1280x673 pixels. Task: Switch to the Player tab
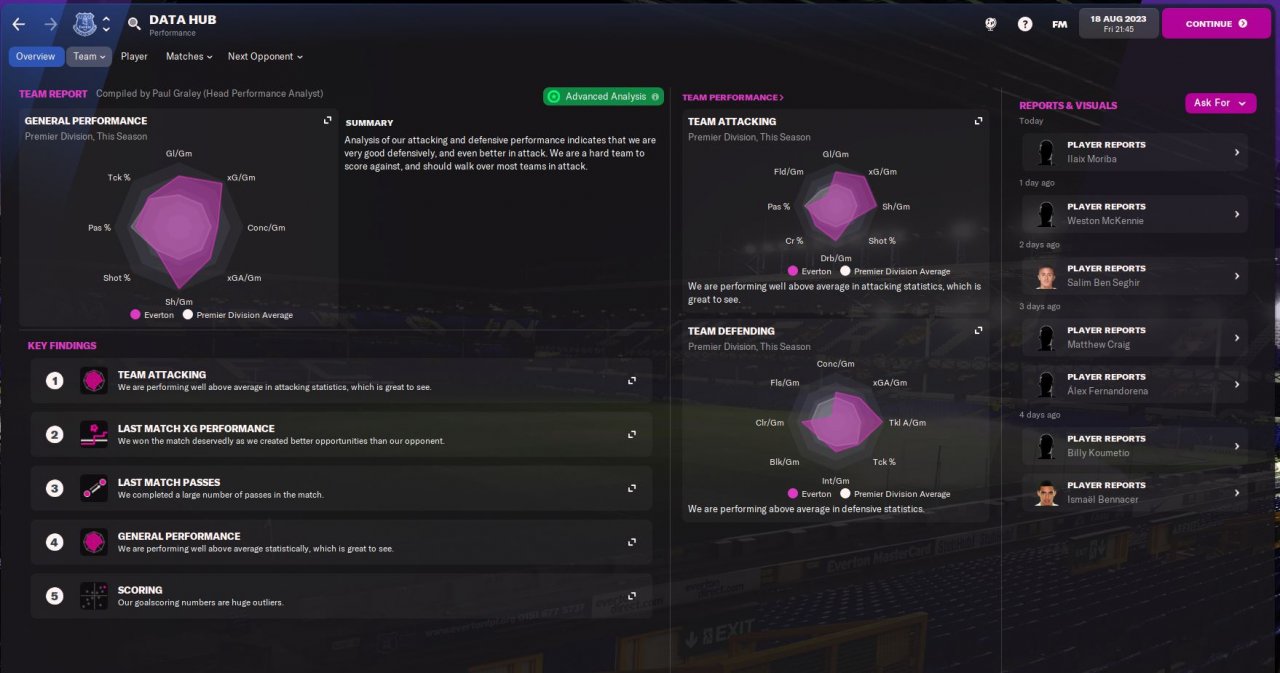(x=134, y=57)
